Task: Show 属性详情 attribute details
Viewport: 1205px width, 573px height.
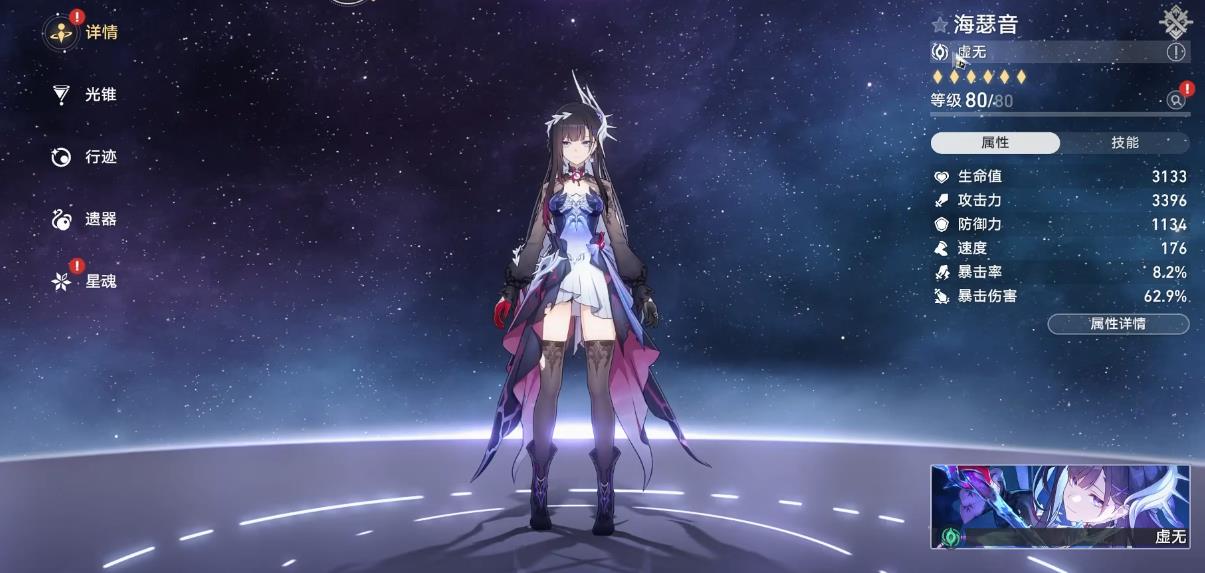Action: tap(1118, 324)
